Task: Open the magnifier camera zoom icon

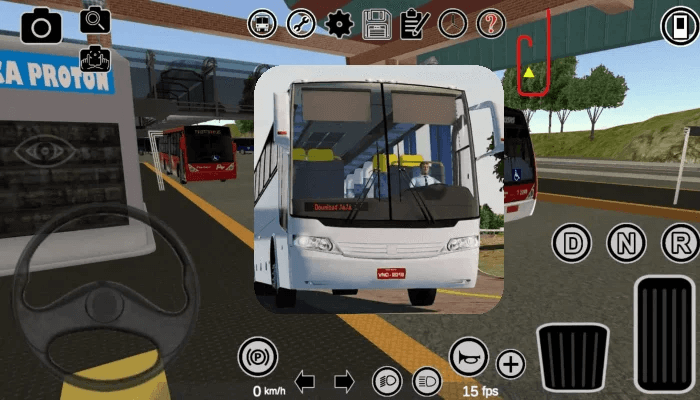Action: point(96,18)
